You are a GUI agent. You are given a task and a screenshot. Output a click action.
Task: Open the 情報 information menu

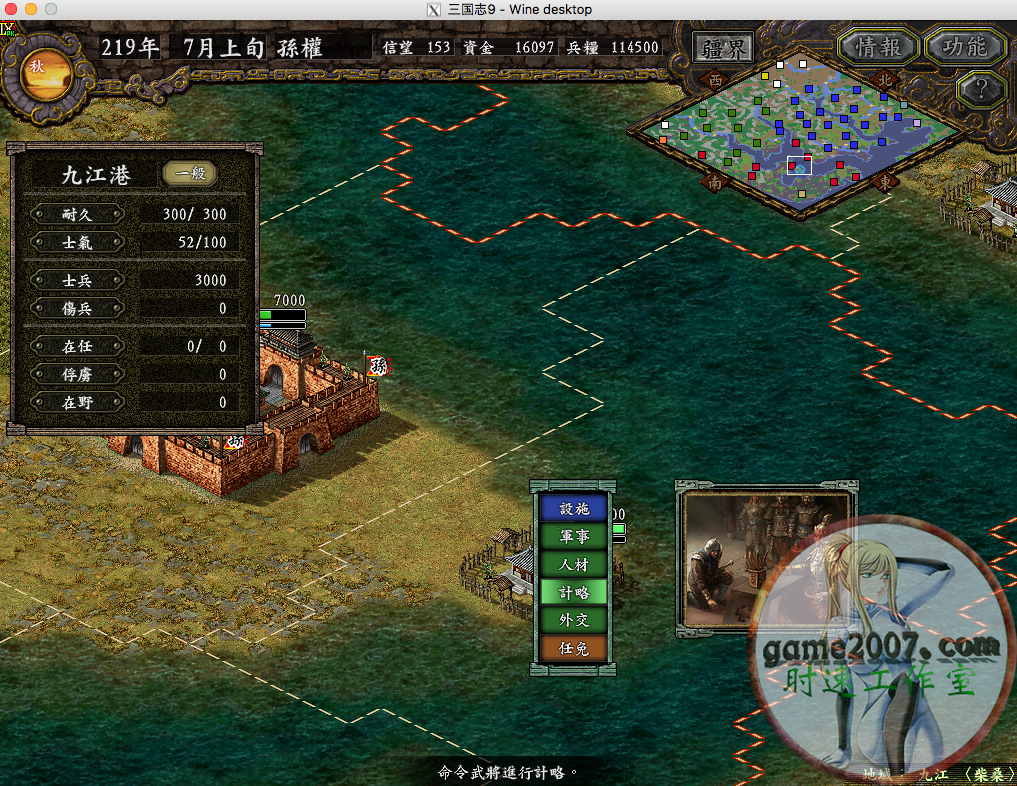pos(877,47)
